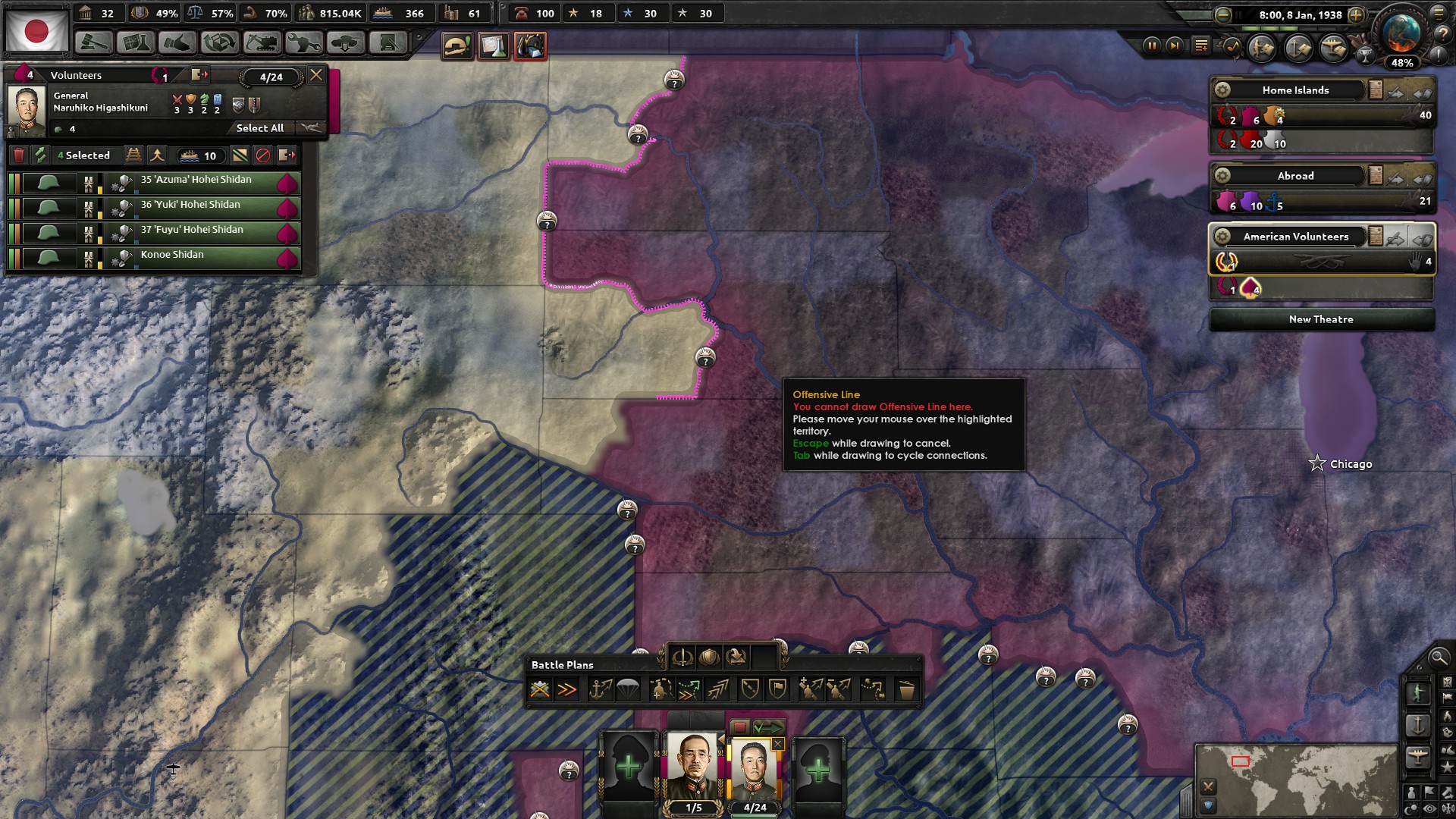
Task: Select the naval invasion order in Battle Plans
Action: point(601,689)
